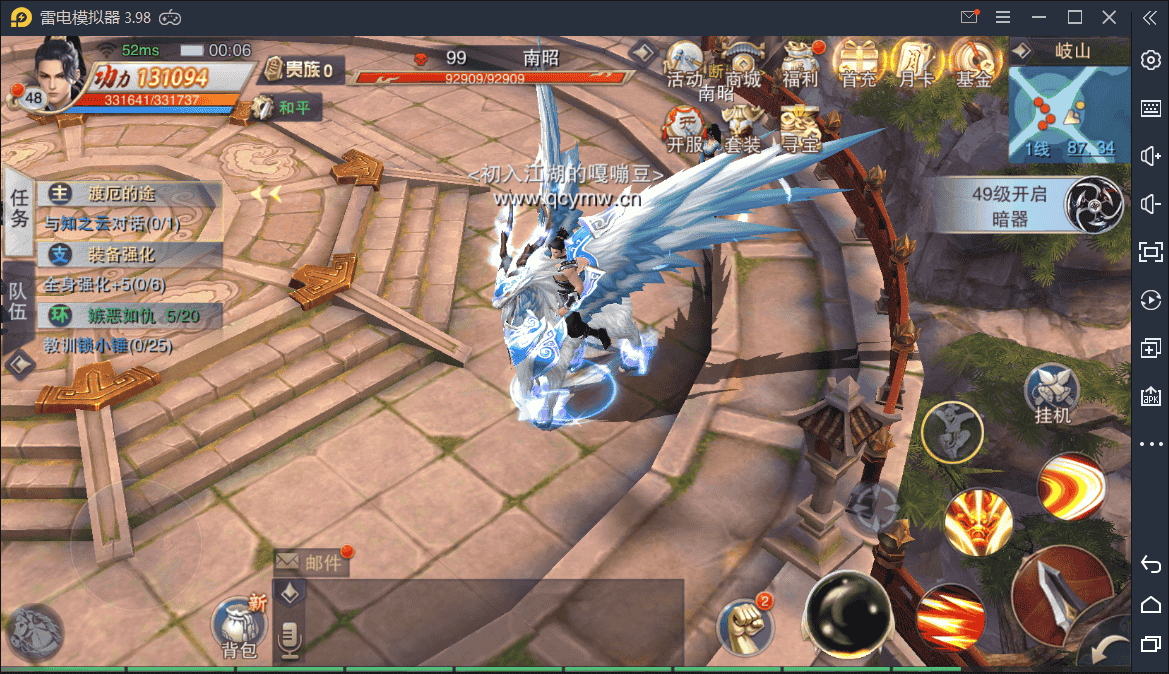Open the 开服 server launch event

pos(686,130)
